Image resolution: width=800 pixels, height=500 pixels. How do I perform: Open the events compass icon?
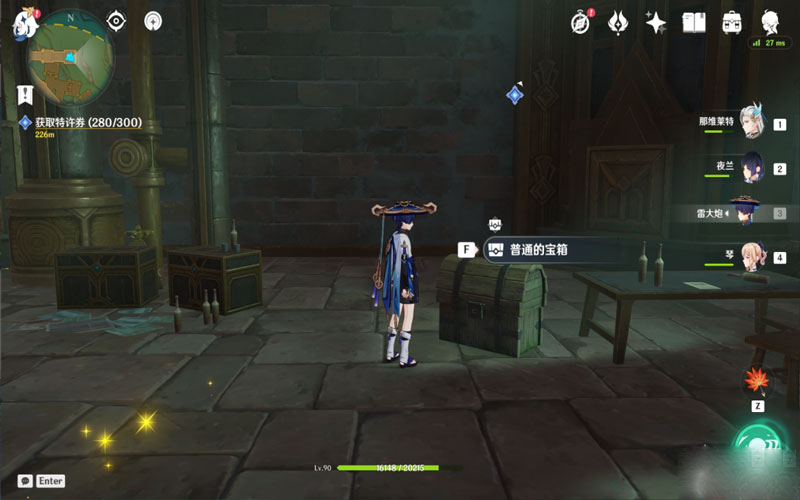pyautogui.click(x=581, y=22)
